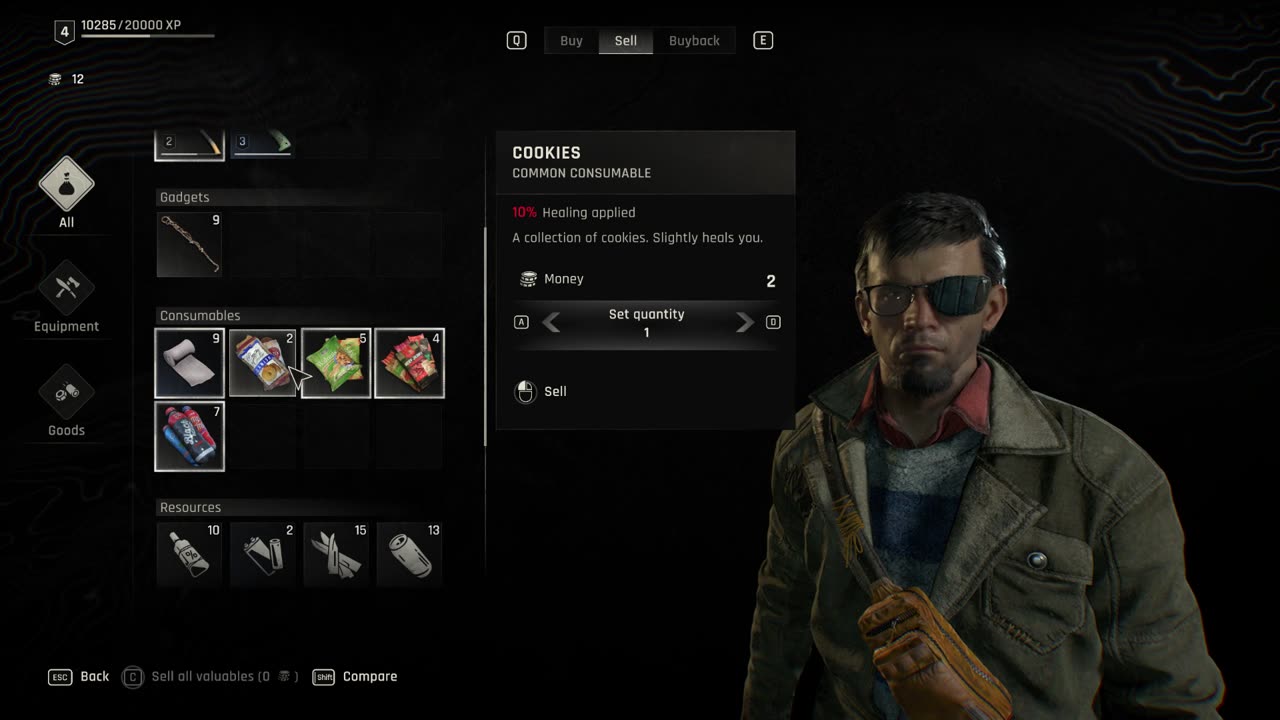1280x720 pixels.
Task: Select the tin can resource slot
Action: tap(410, 553)
